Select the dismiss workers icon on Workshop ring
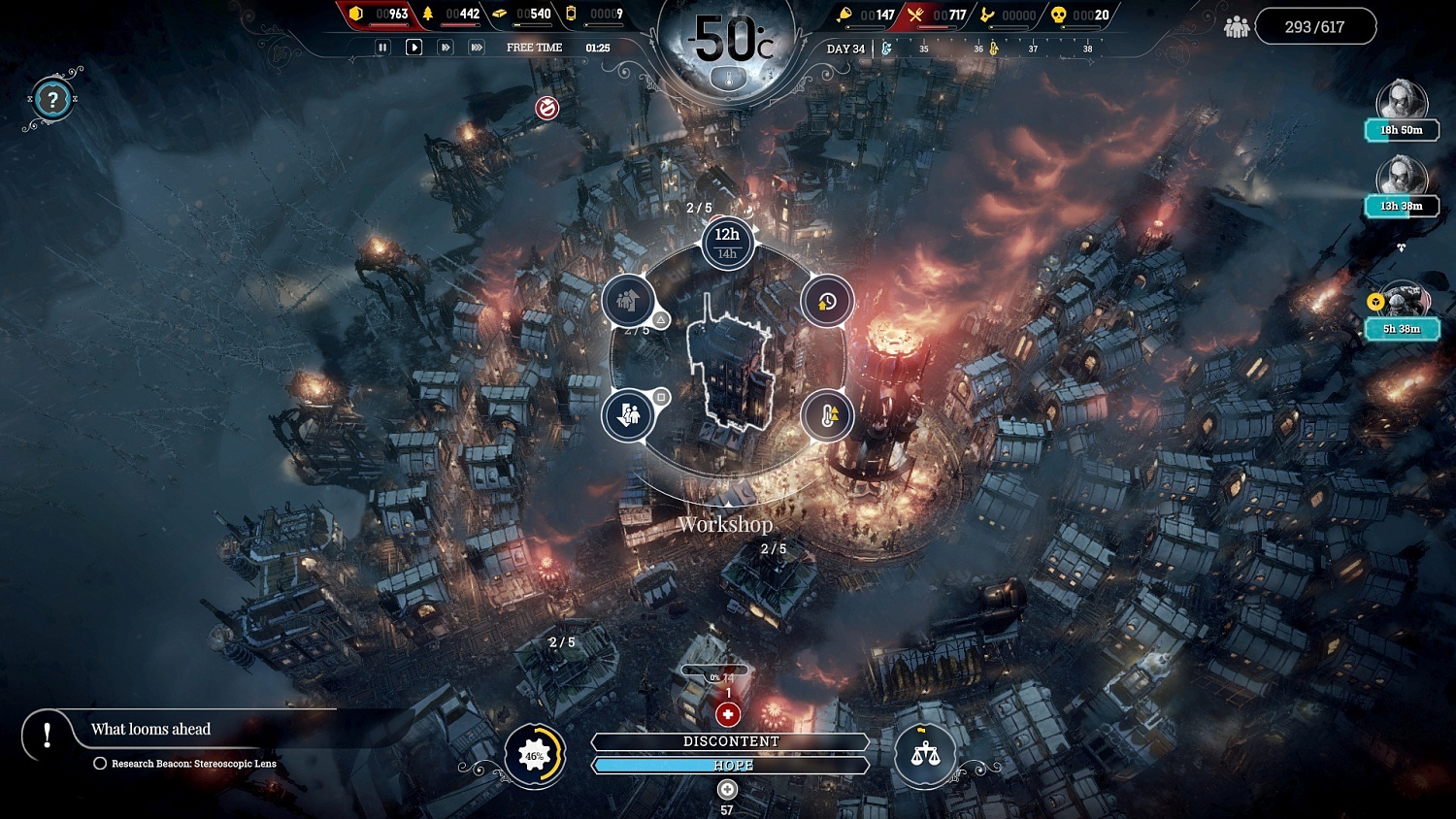1456x819 pixels. click(630, 415)
